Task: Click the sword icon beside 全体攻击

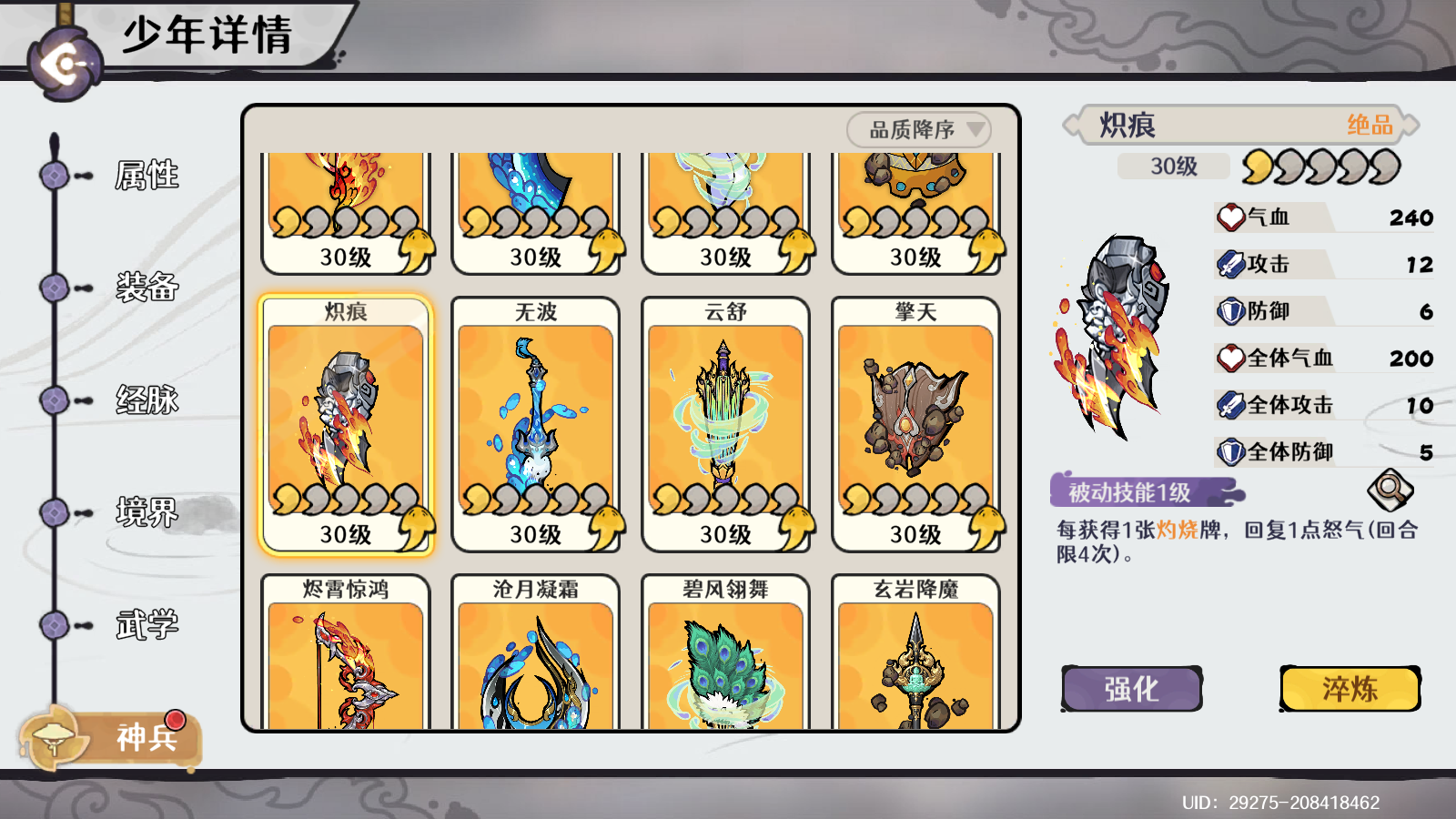Action: coord(1230,404)
